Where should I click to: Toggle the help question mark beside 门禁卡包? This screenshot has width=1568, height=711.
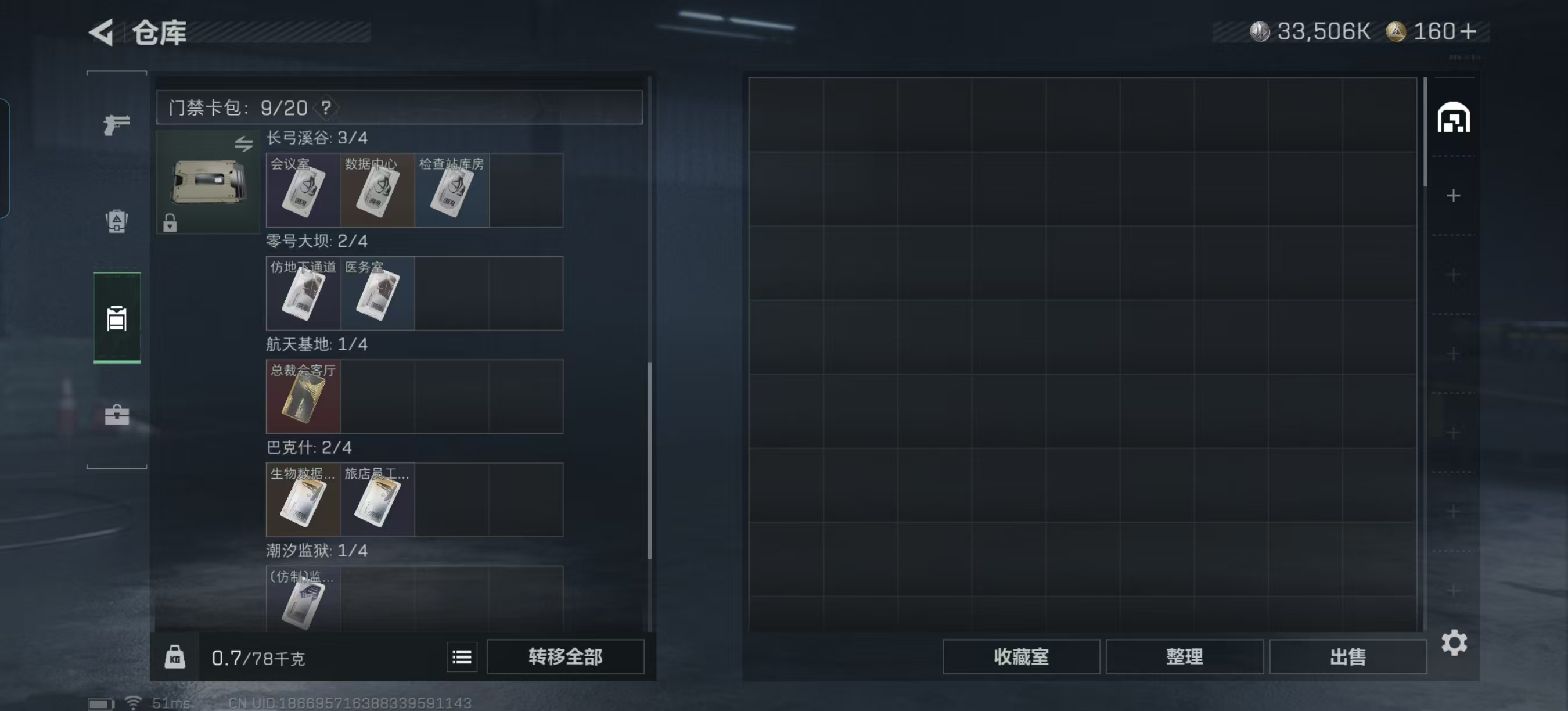327,109
